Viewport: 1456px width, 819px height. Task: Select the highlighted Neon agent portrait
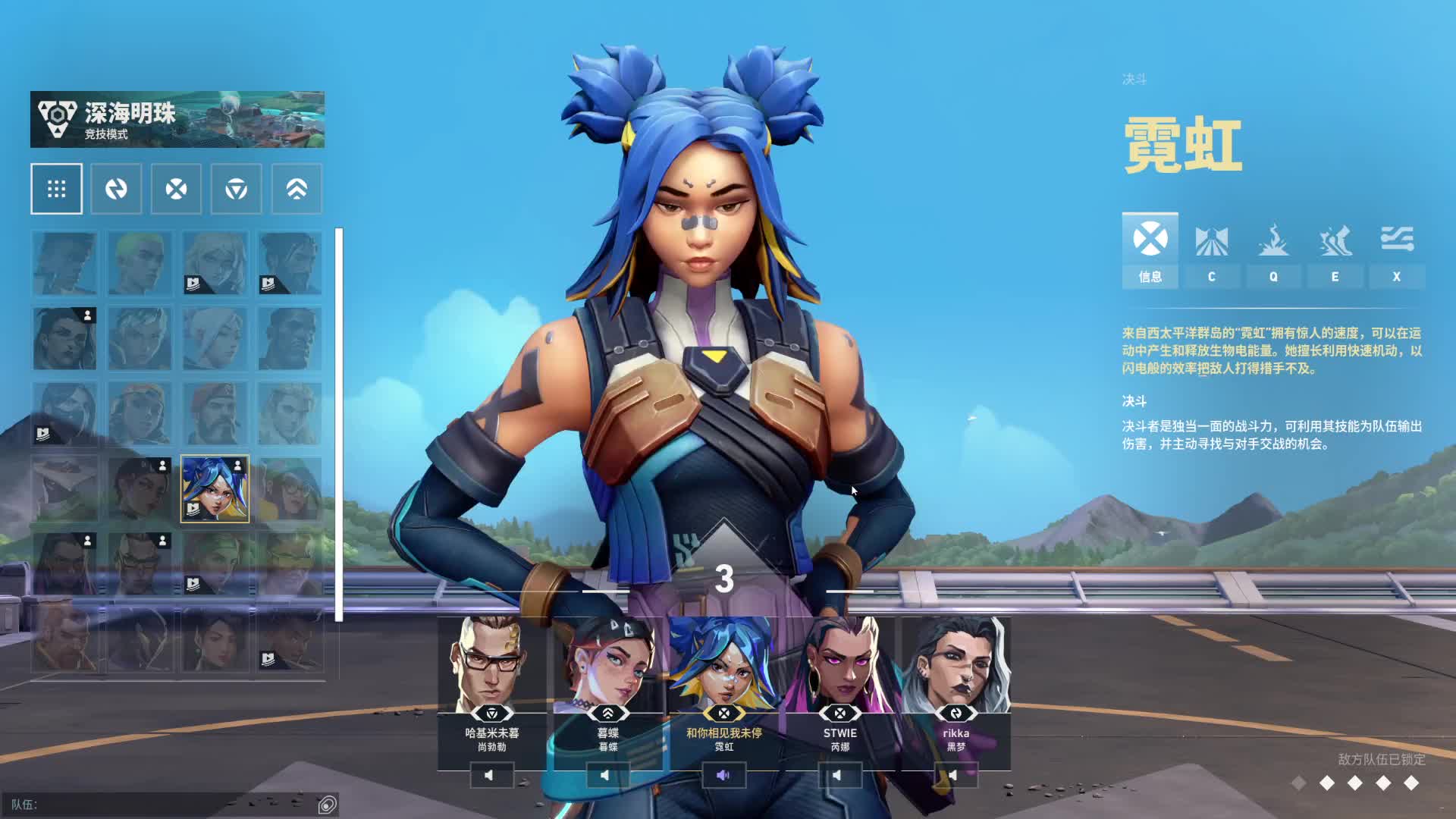[x=215, y=489]
